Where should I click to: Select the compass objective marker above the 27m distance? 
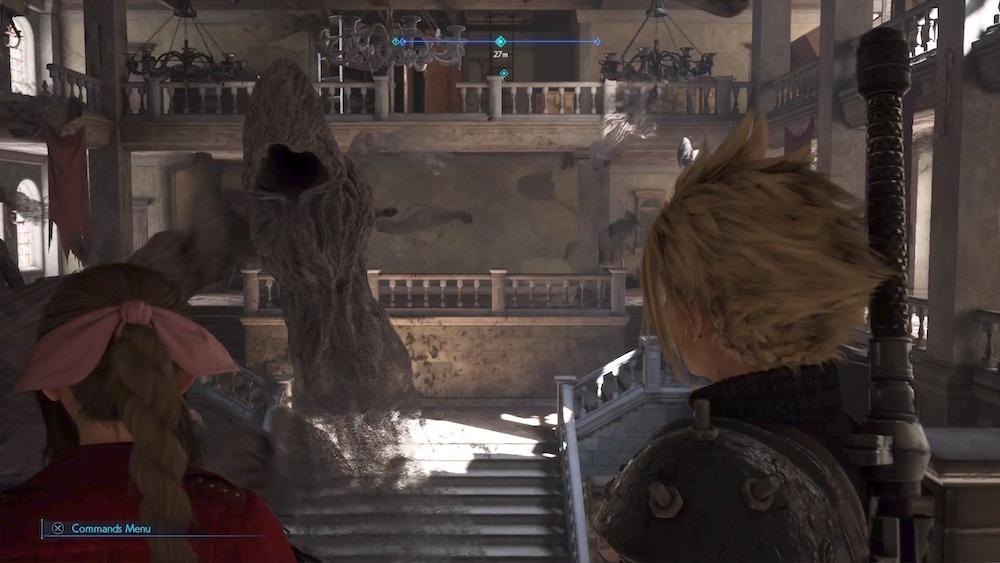(x=500, y=42)
